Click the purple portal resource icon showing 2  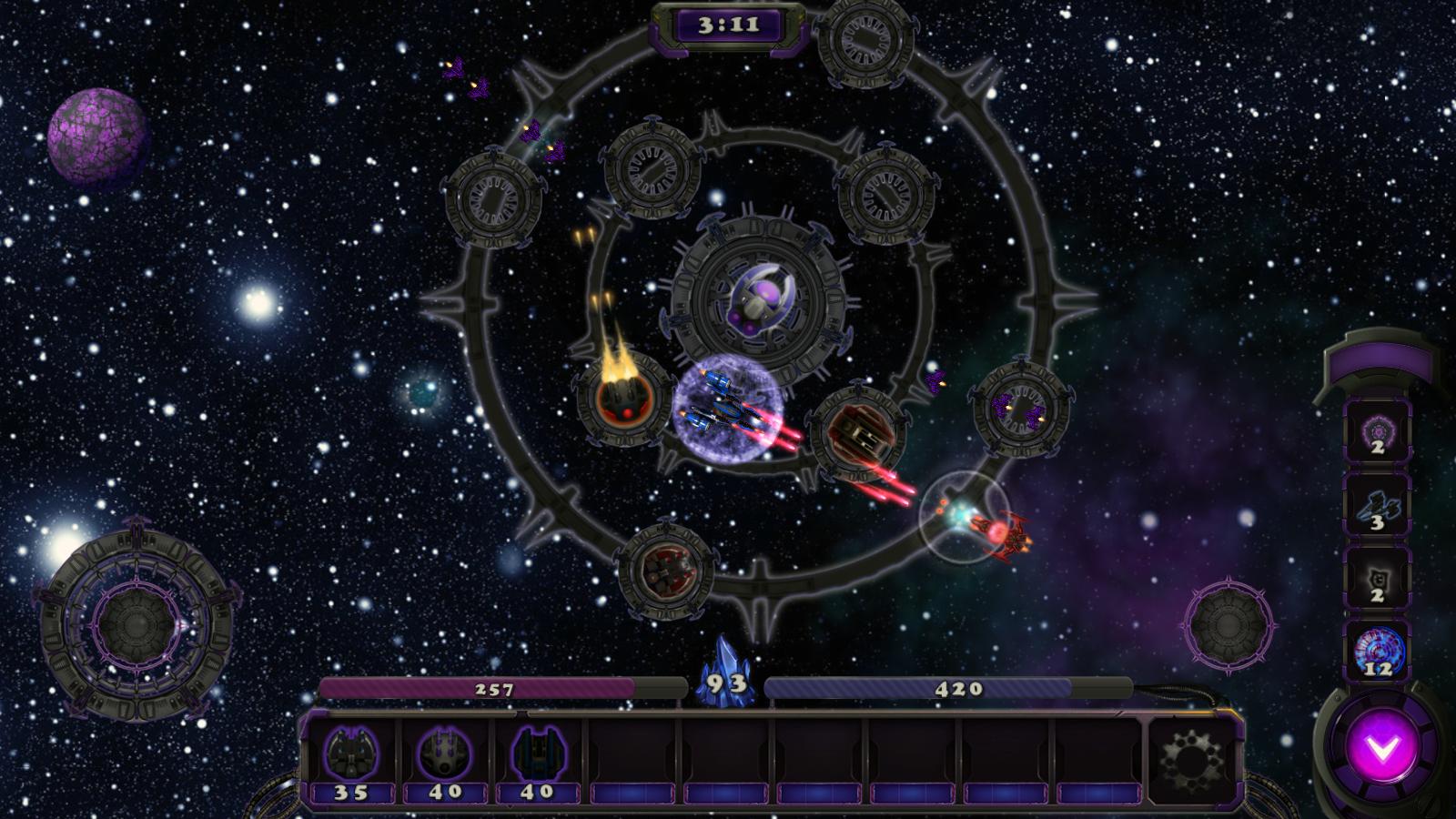(1380, 434)
